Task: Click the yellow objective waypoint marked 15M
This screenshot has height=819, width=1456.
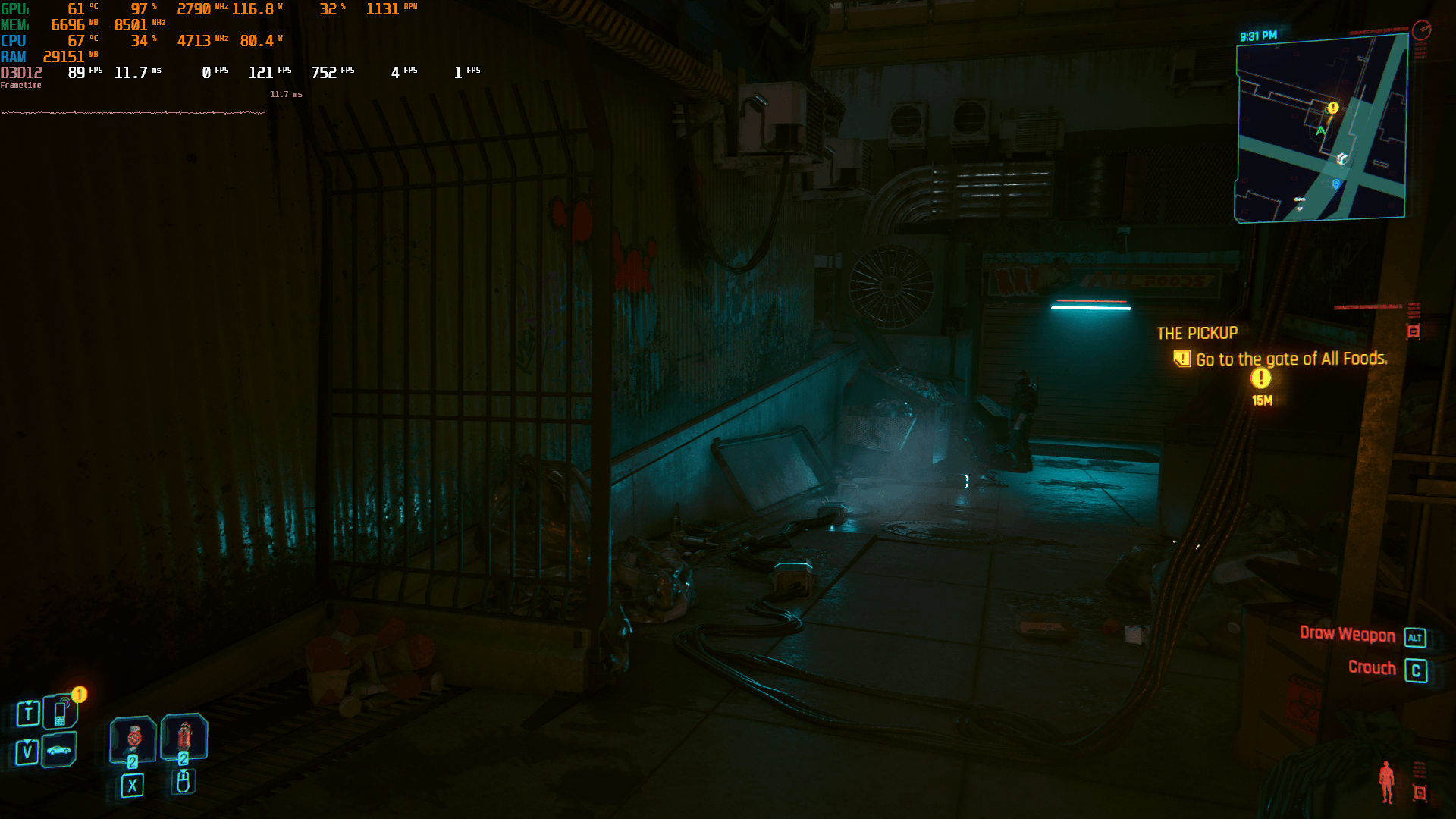Action: click(1261, 378)
